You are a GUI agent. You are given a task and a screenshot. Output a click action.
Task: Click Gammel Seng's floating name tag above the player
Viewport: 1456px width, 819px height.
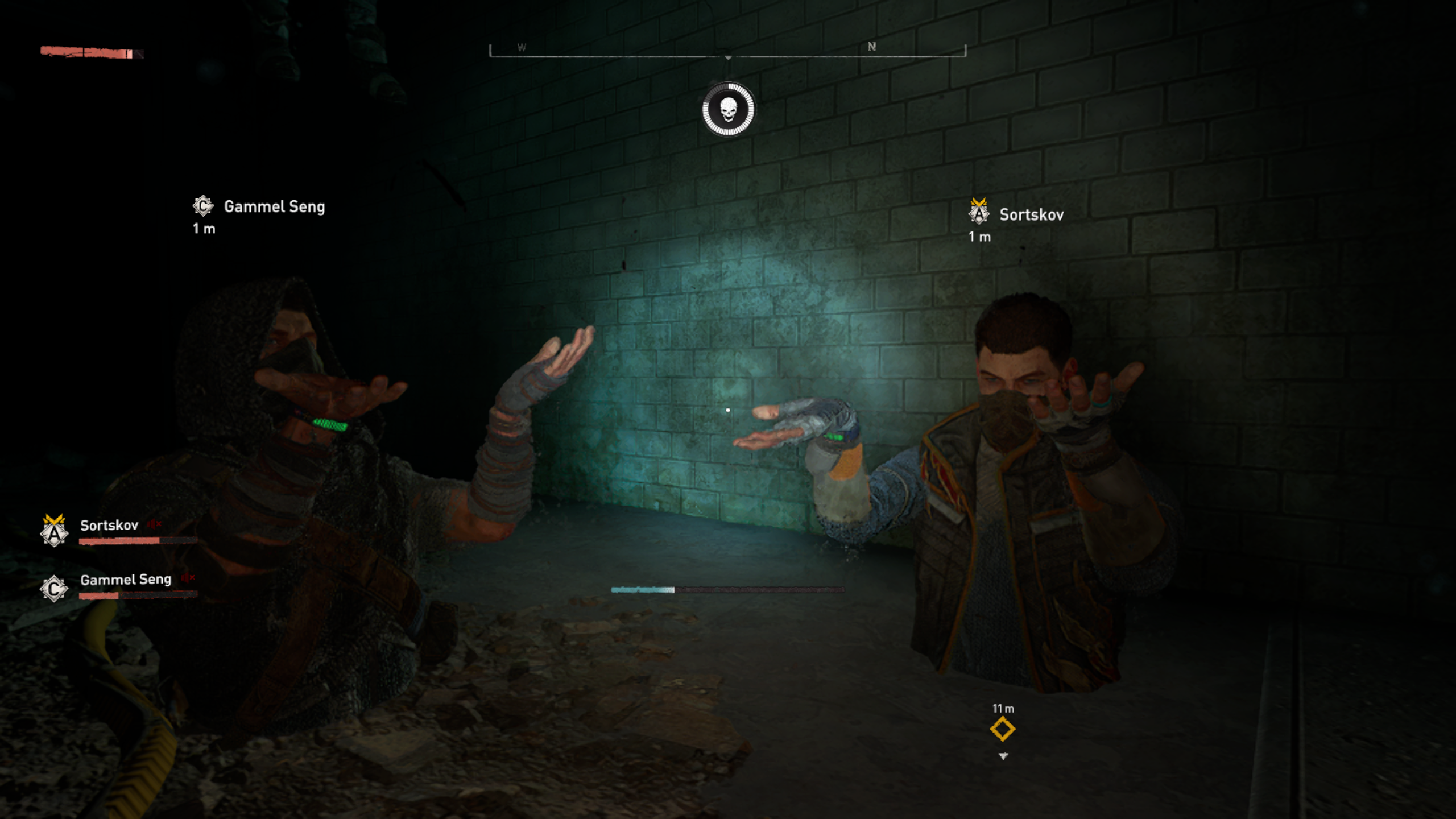pyautogui.click(x=274, y=207)
